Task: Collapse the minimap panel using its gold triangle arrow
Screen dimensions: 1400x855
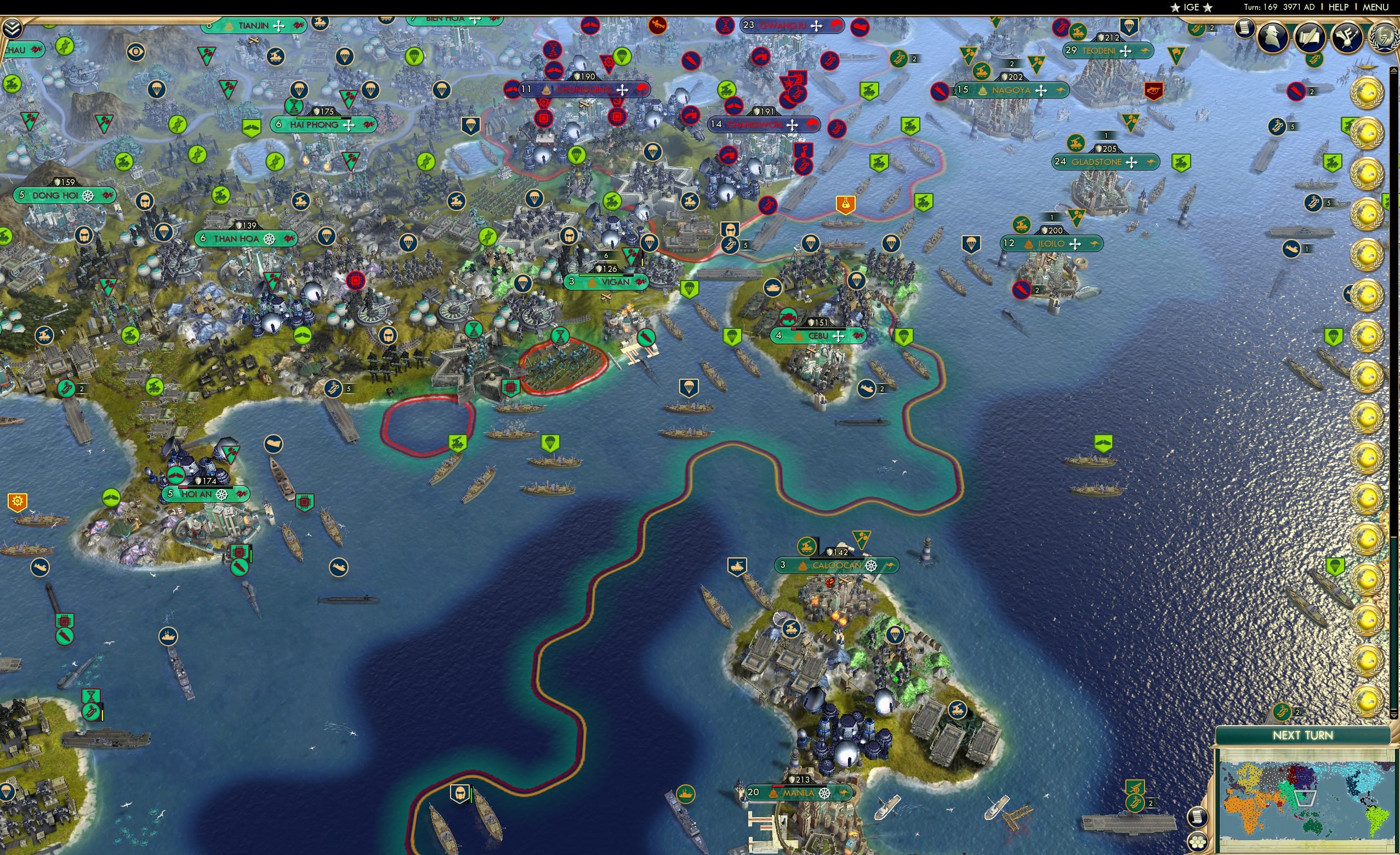Action: click(x=1394, y=716)
